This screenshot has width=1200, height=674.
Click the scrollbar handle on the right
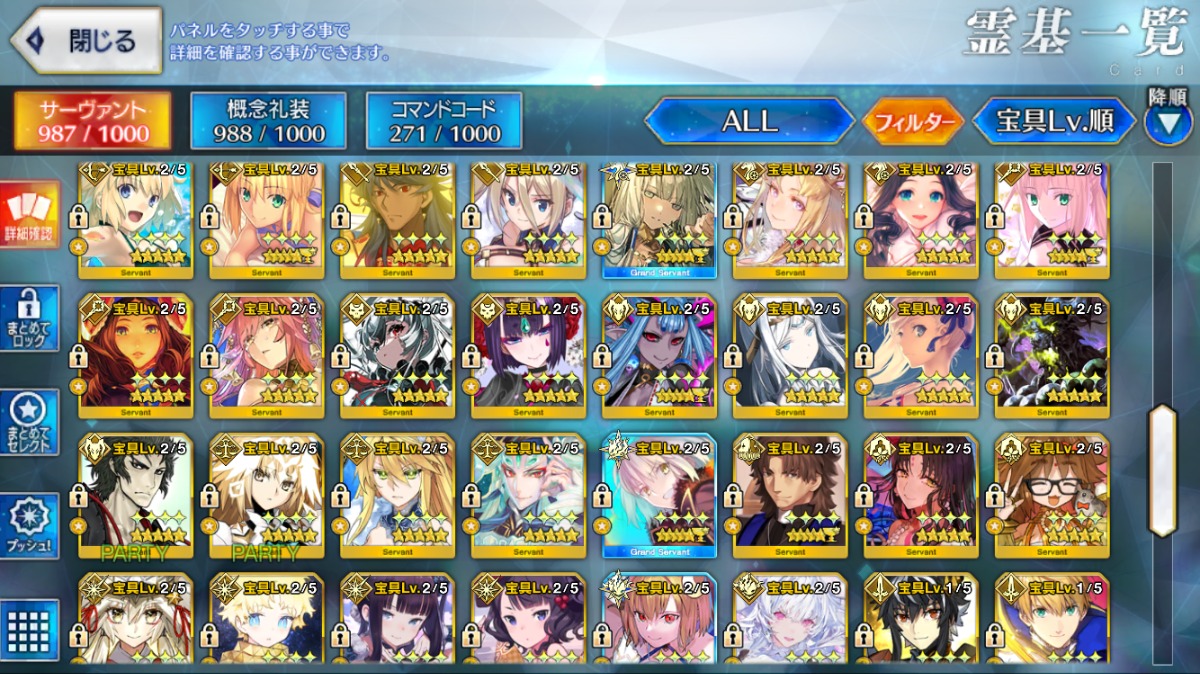(x=1163, y=470)
